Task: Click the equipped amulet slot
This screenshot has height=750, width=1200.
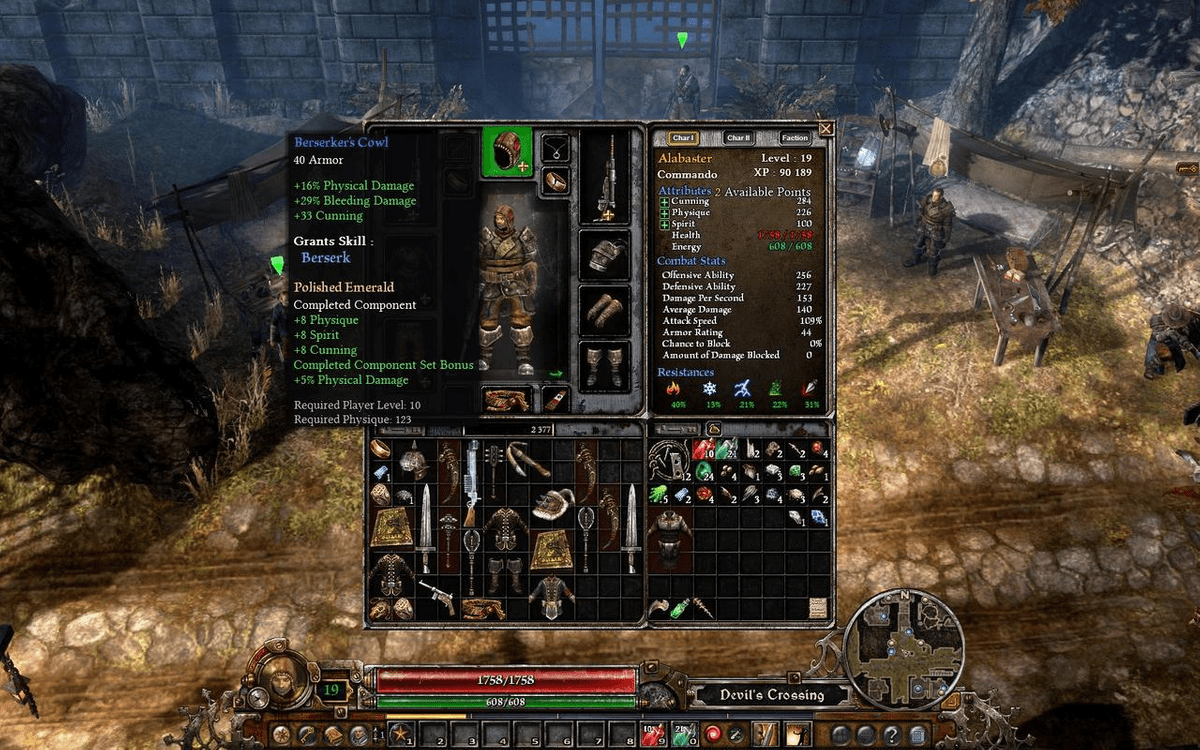Action: [556, 149]
